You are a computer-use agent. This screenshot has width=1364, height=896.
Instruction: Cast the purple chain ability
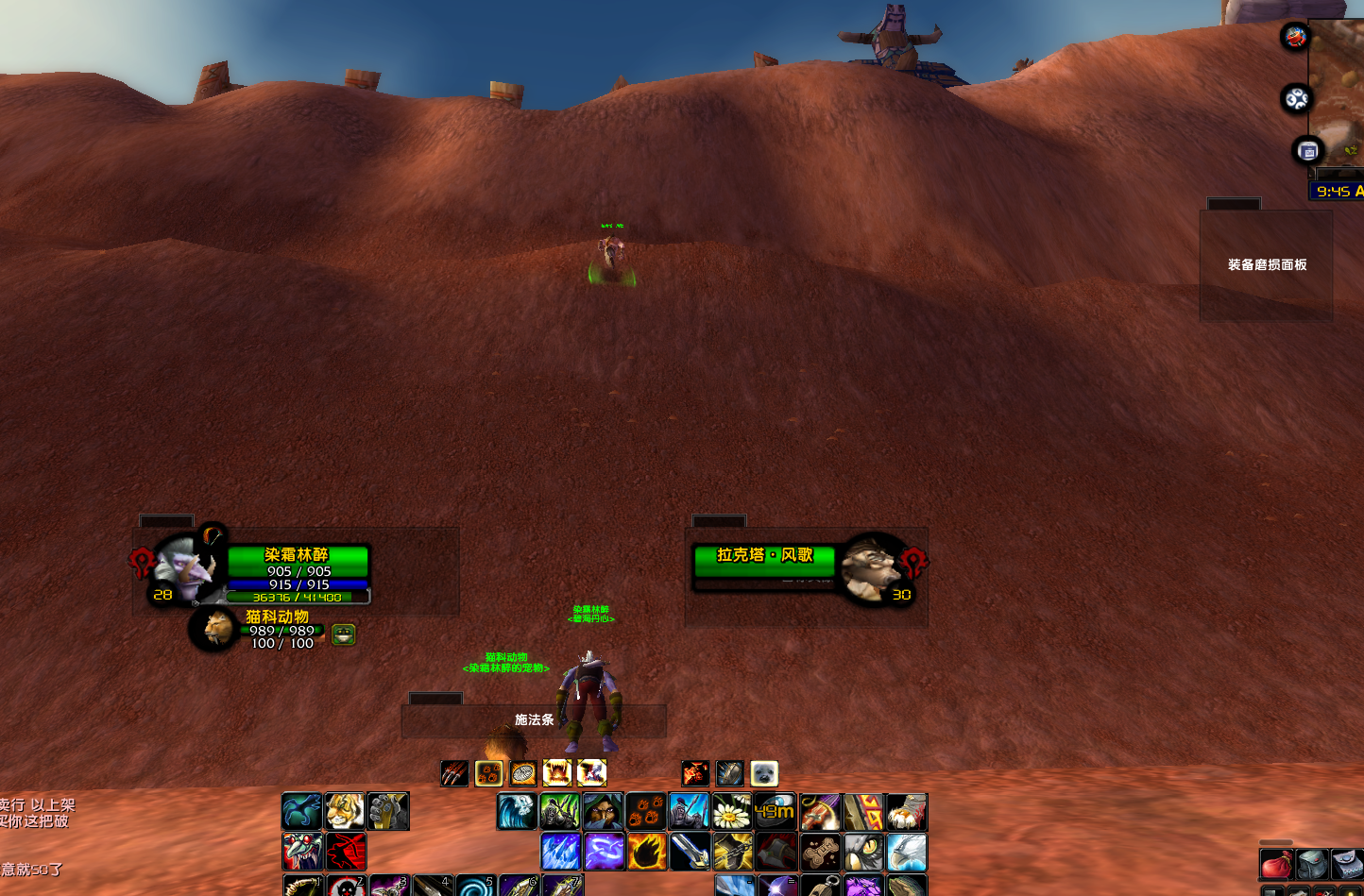[x=604, y=852]
